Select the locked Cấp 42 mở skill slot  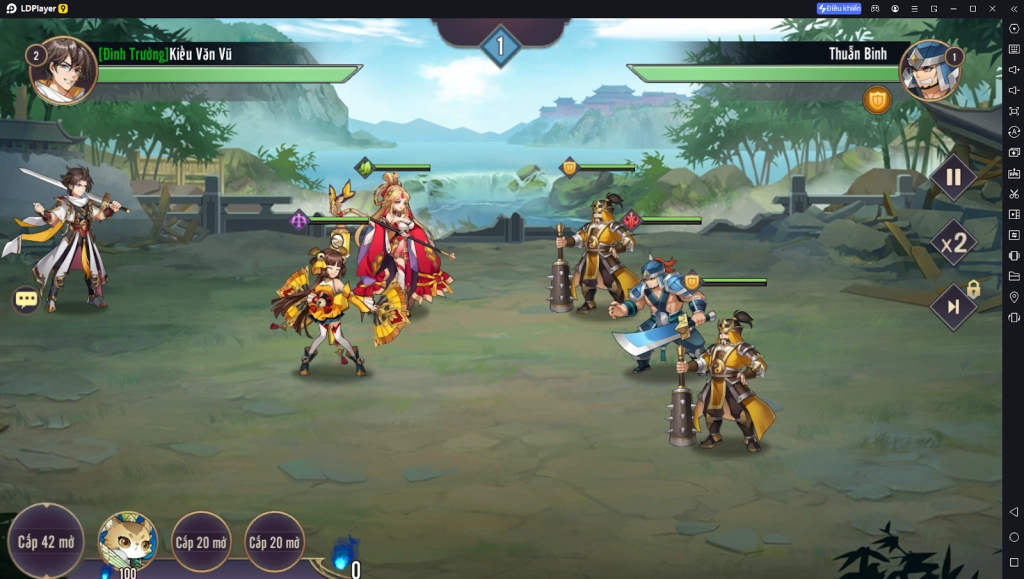[x=46, y=542]
